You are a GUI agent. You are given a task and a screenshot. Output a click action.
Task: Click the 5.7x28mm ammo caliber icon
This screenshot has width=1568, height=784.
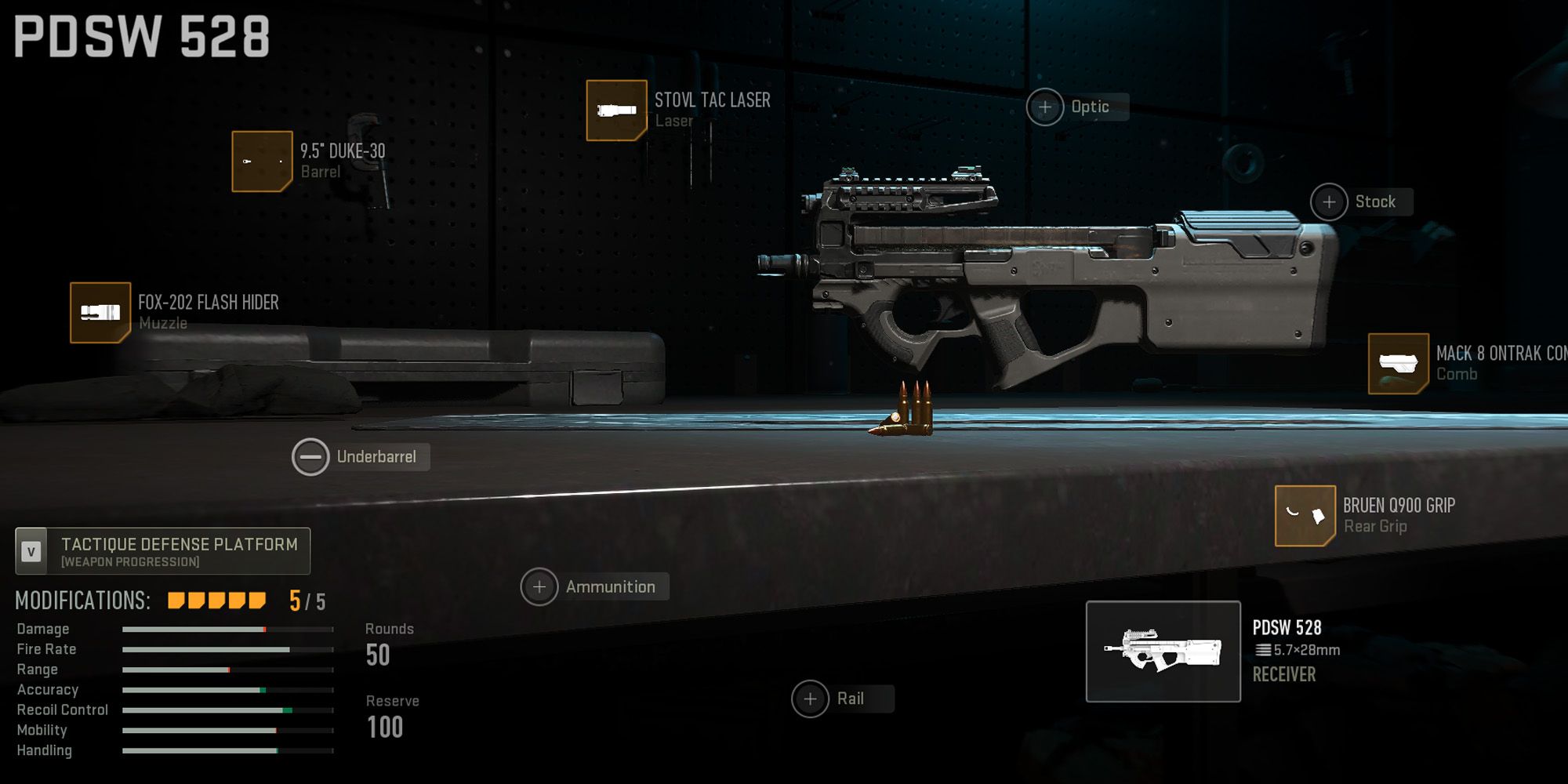pos(1263,650)
